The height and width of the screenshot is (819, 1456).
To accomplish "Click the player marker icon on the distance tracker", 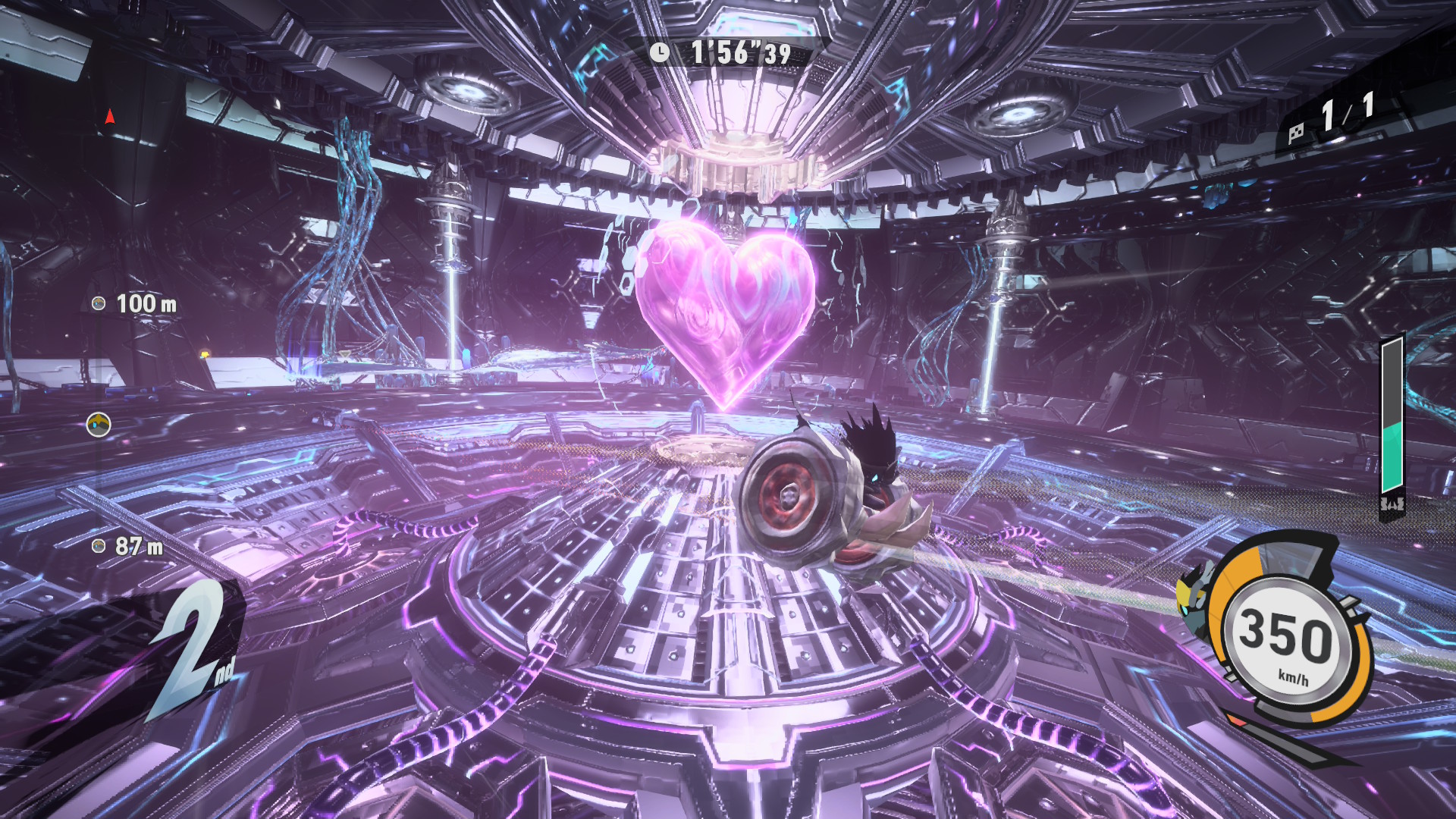I will click(x=99, y=425).
